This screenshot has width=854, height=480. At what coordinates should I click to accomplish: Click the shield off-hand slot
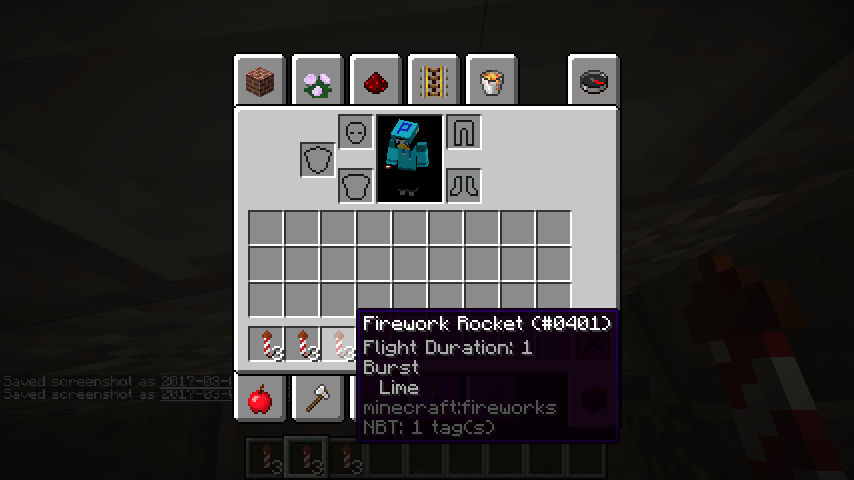pos(318,159)
